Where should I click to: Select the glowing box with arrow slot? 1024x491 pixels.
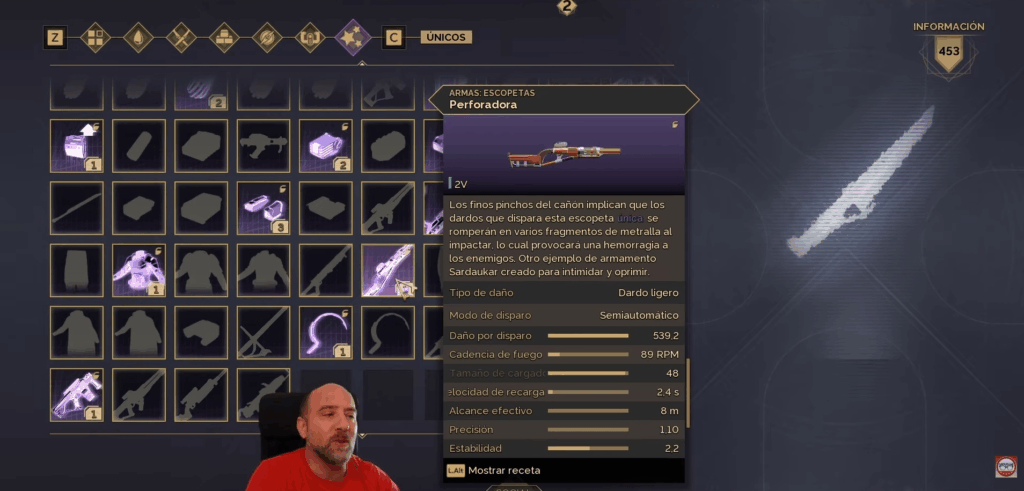click(x=76, y=146)
